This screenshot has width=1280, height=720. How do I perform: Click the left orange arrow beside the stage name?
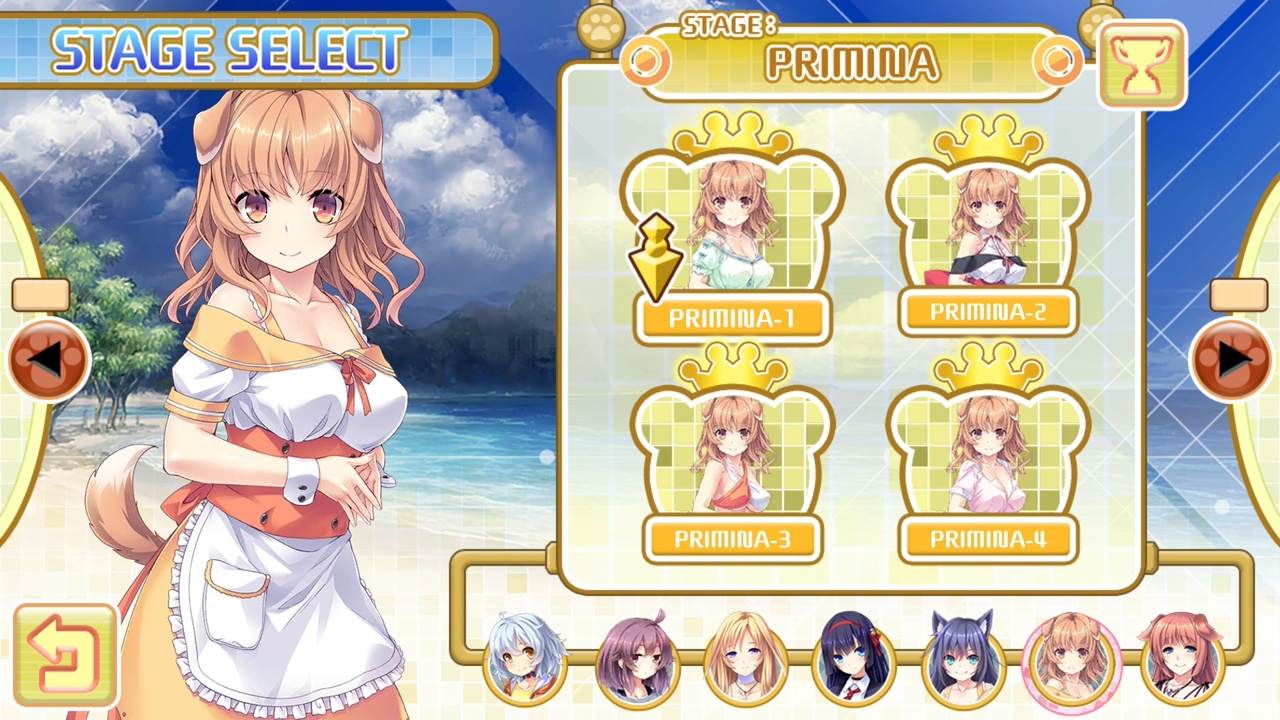click(x=645, y=63)
